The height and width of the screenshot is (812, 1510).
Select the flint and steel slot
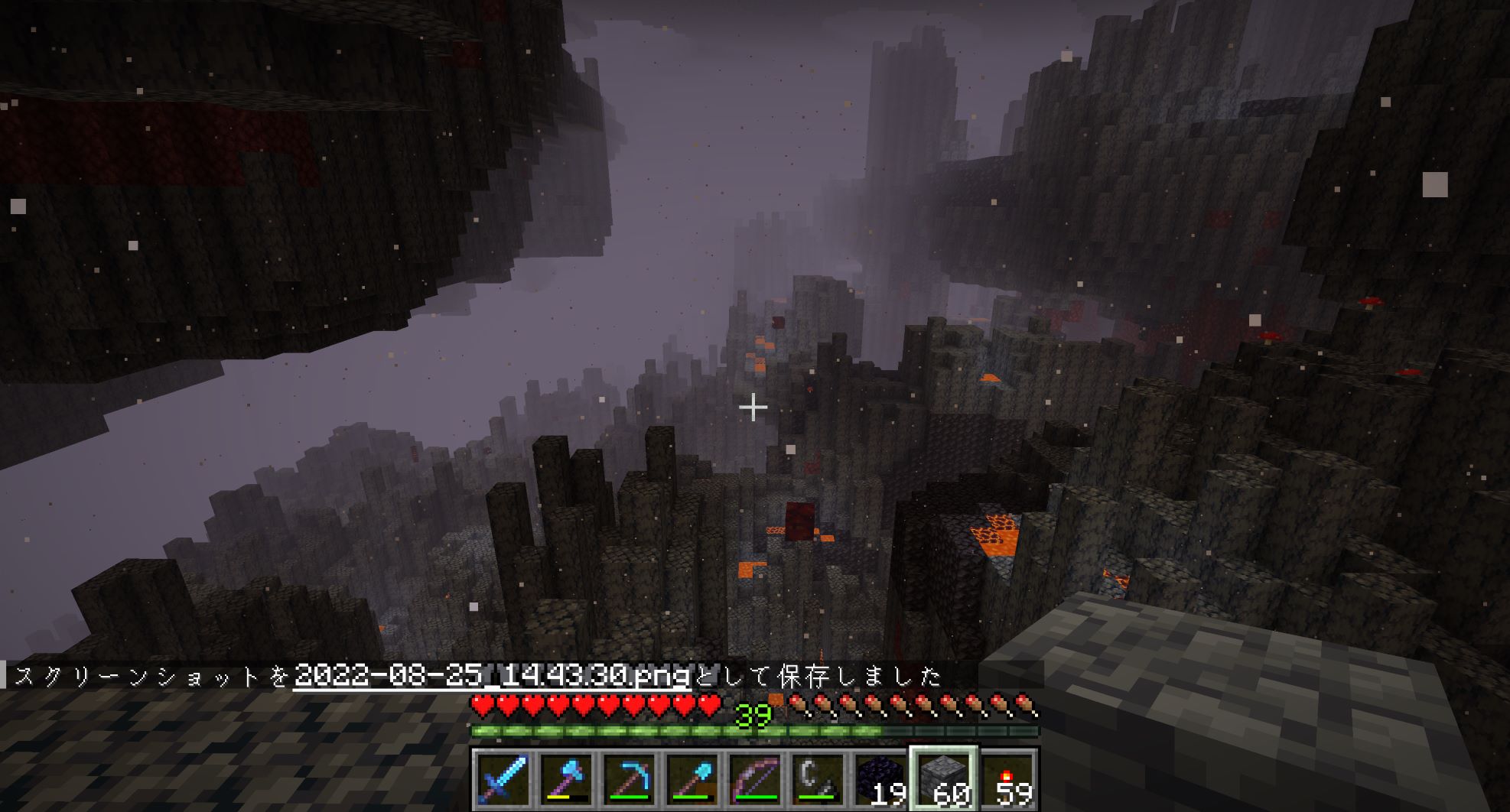click(818, 779)
